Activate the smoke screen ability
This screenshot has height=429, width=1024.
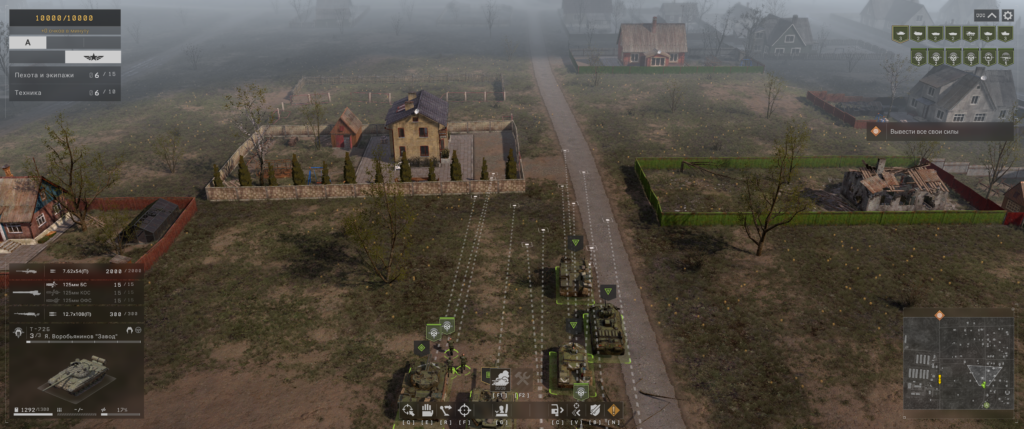pyautogui.click(x=498, y=377)
